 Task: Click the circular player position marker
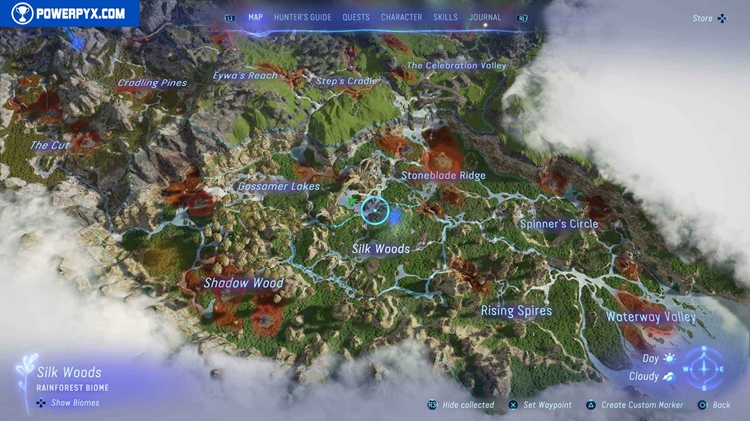pos(374,210)
